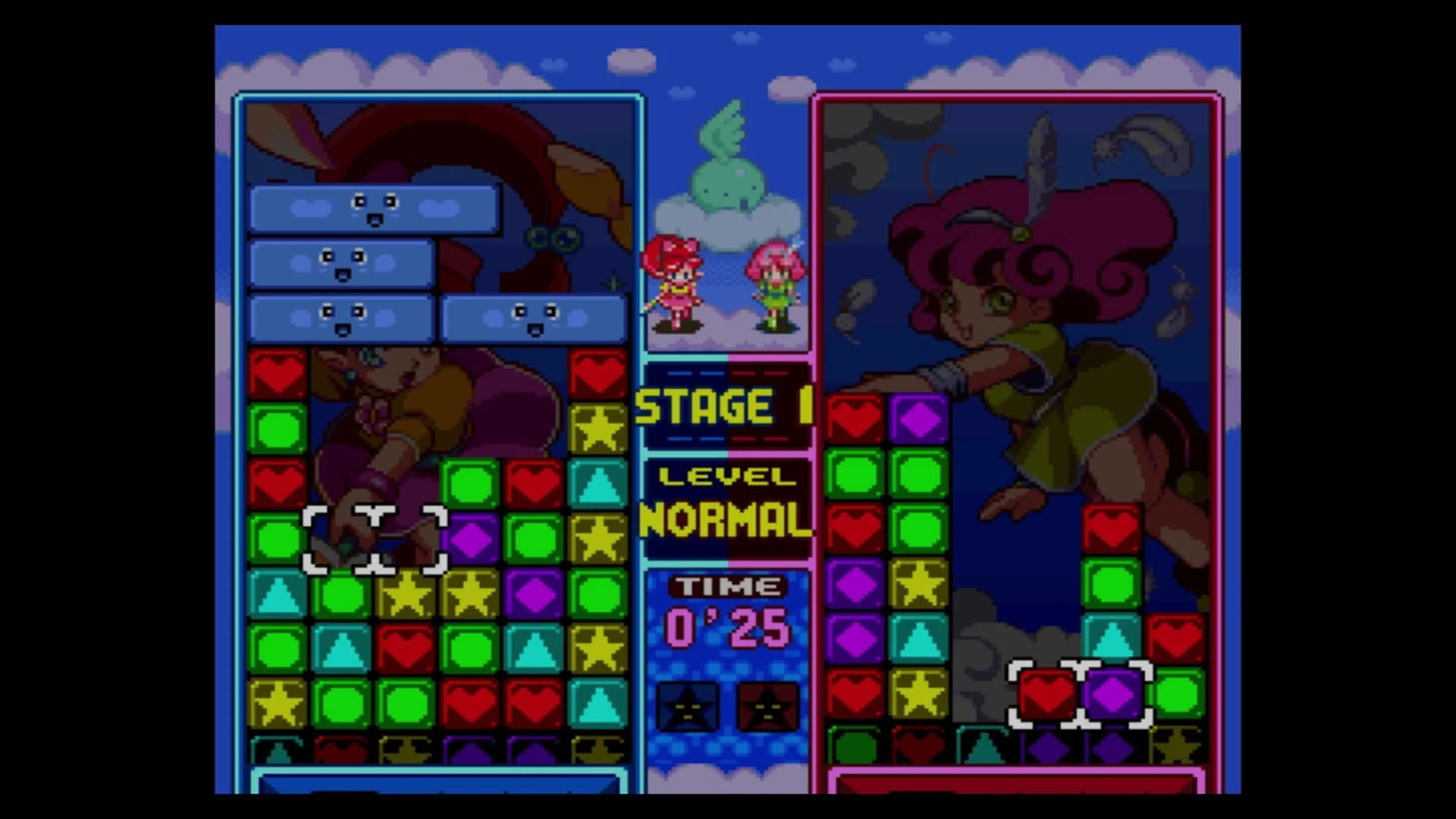Viewport: 1456px width, 819px height.
Task: Open the LEVEL NORMAL selector
Action: [724, 500]
